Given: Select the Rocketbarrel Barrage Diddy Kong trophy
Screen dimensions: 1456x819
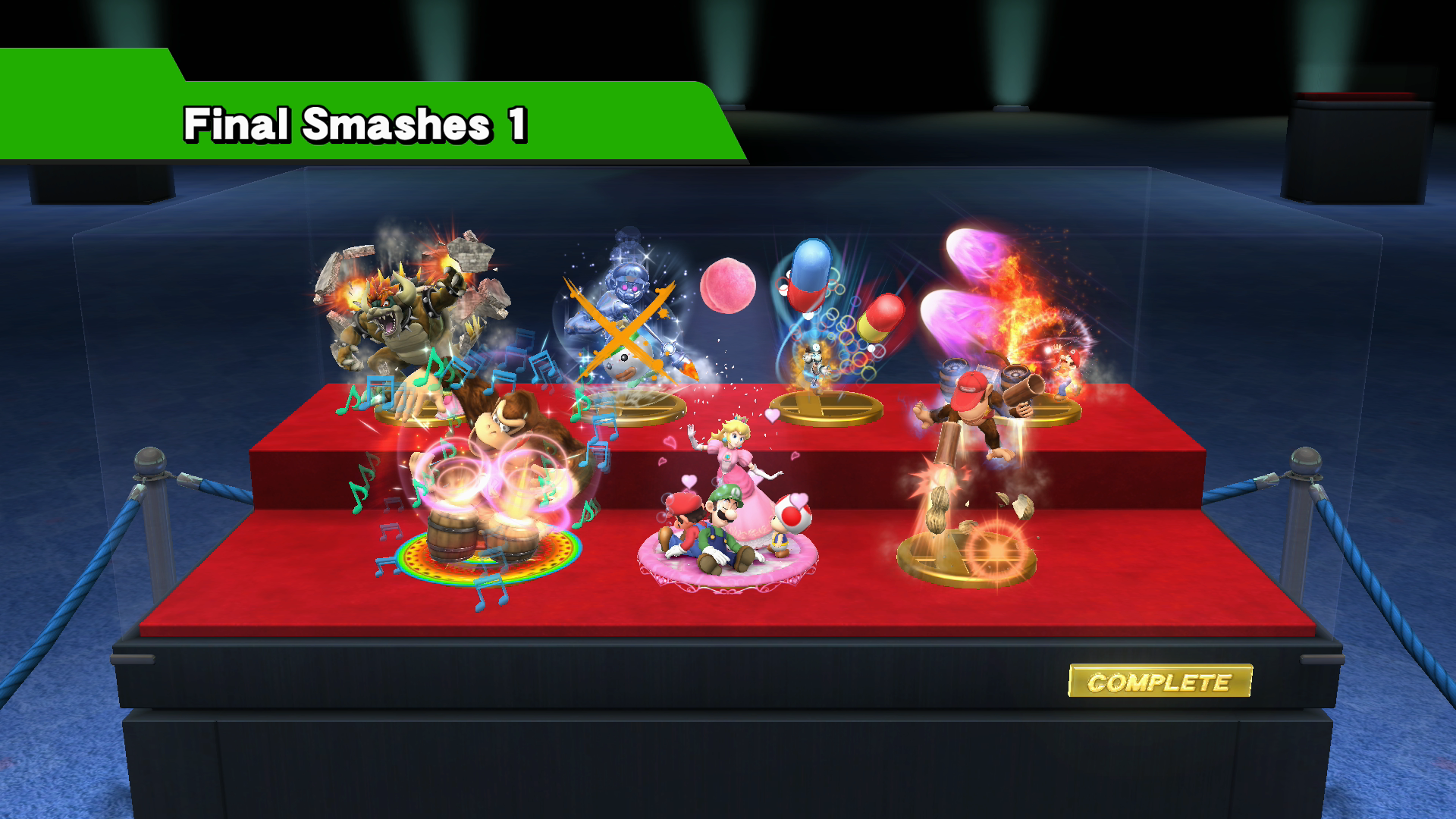Looking at the screenshot, I should (978, 432).
